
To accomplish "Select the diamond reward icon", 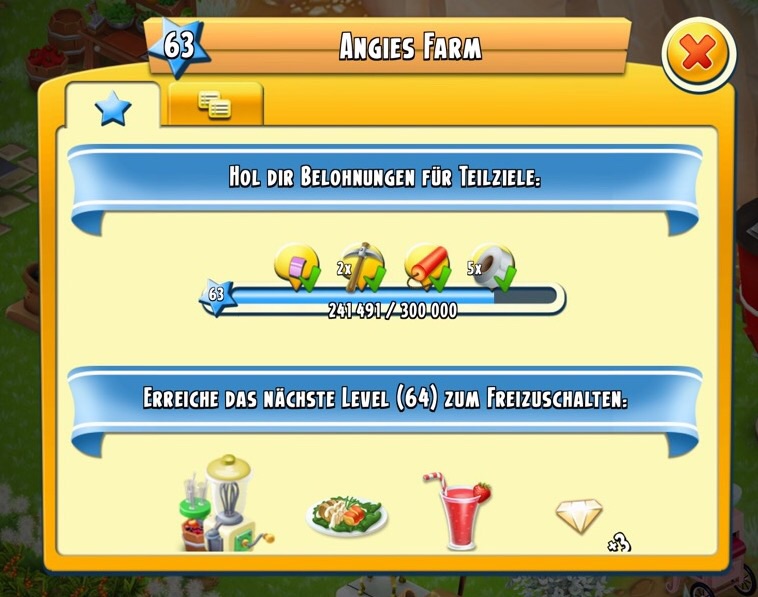I will point(580,517).
